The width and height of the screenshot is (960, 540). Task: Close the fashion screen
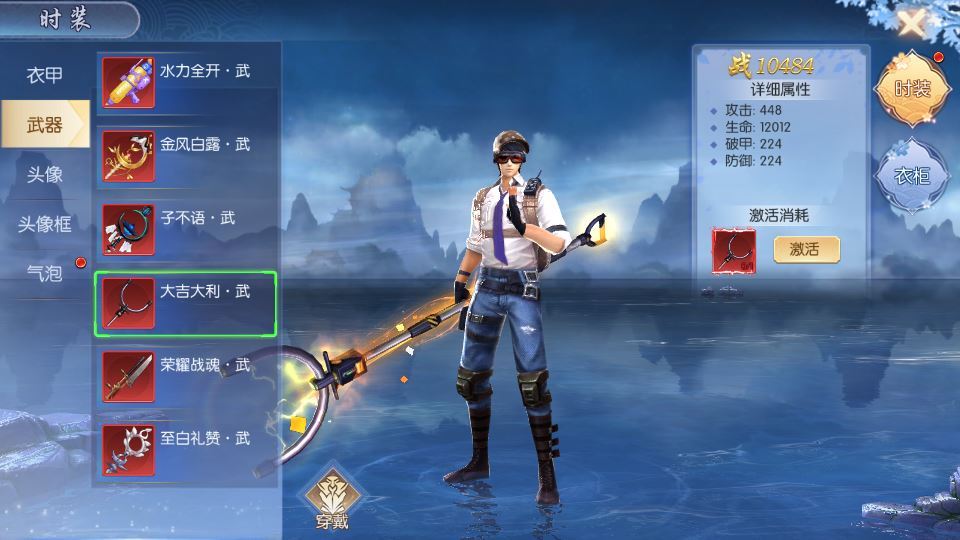(910, 23)
